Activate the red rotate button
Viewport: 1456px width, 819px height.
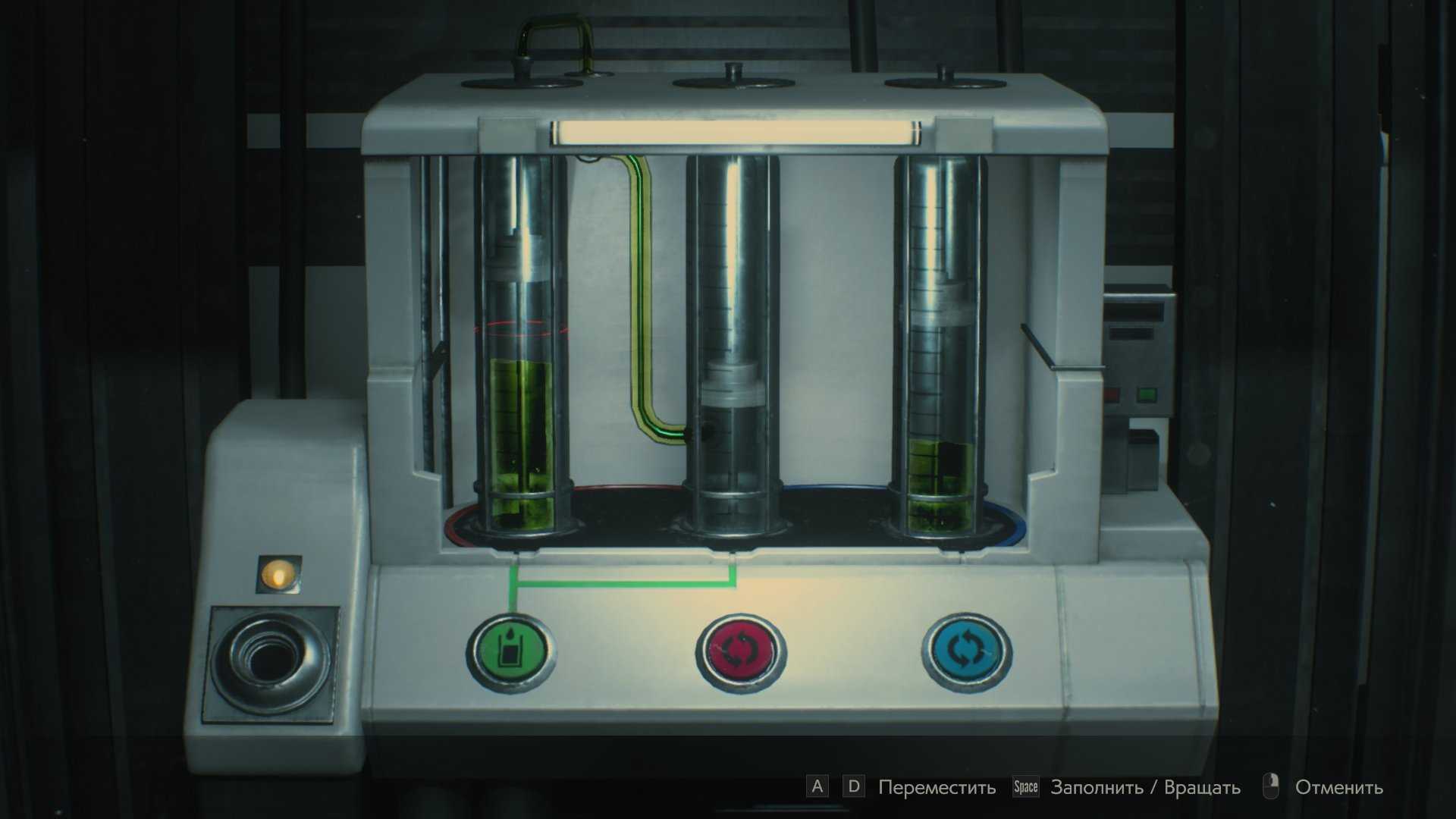(739, 651)
